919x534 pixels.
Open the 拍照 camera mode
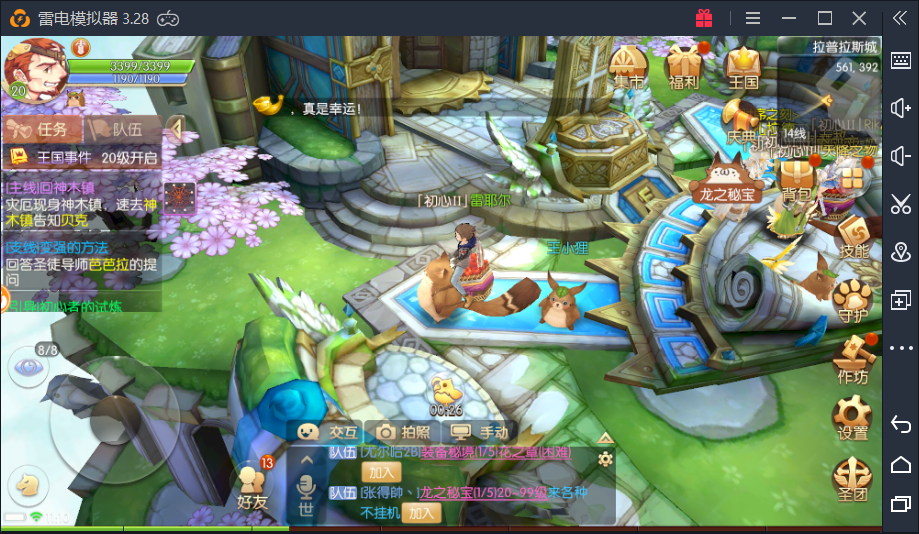click(x=404, y=432)
